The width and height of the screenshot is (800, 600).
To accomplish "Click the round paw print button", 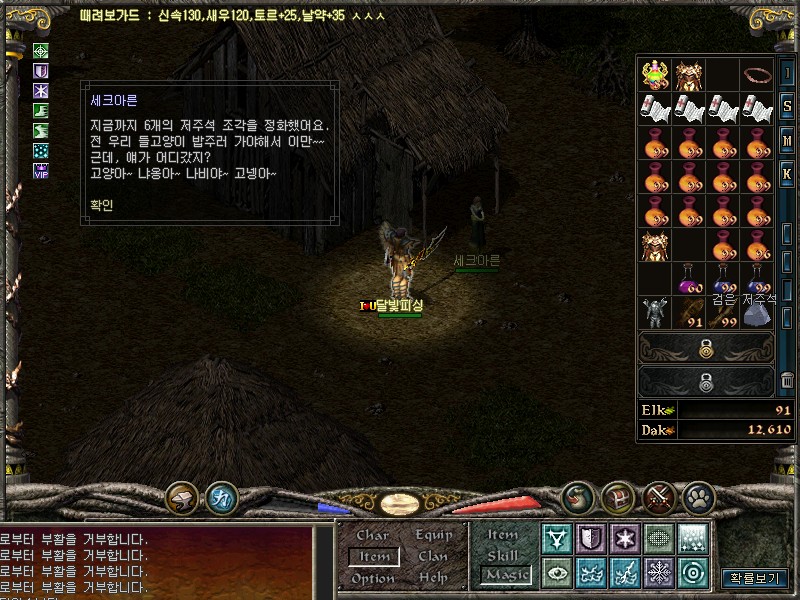I will tap(698, 496).
